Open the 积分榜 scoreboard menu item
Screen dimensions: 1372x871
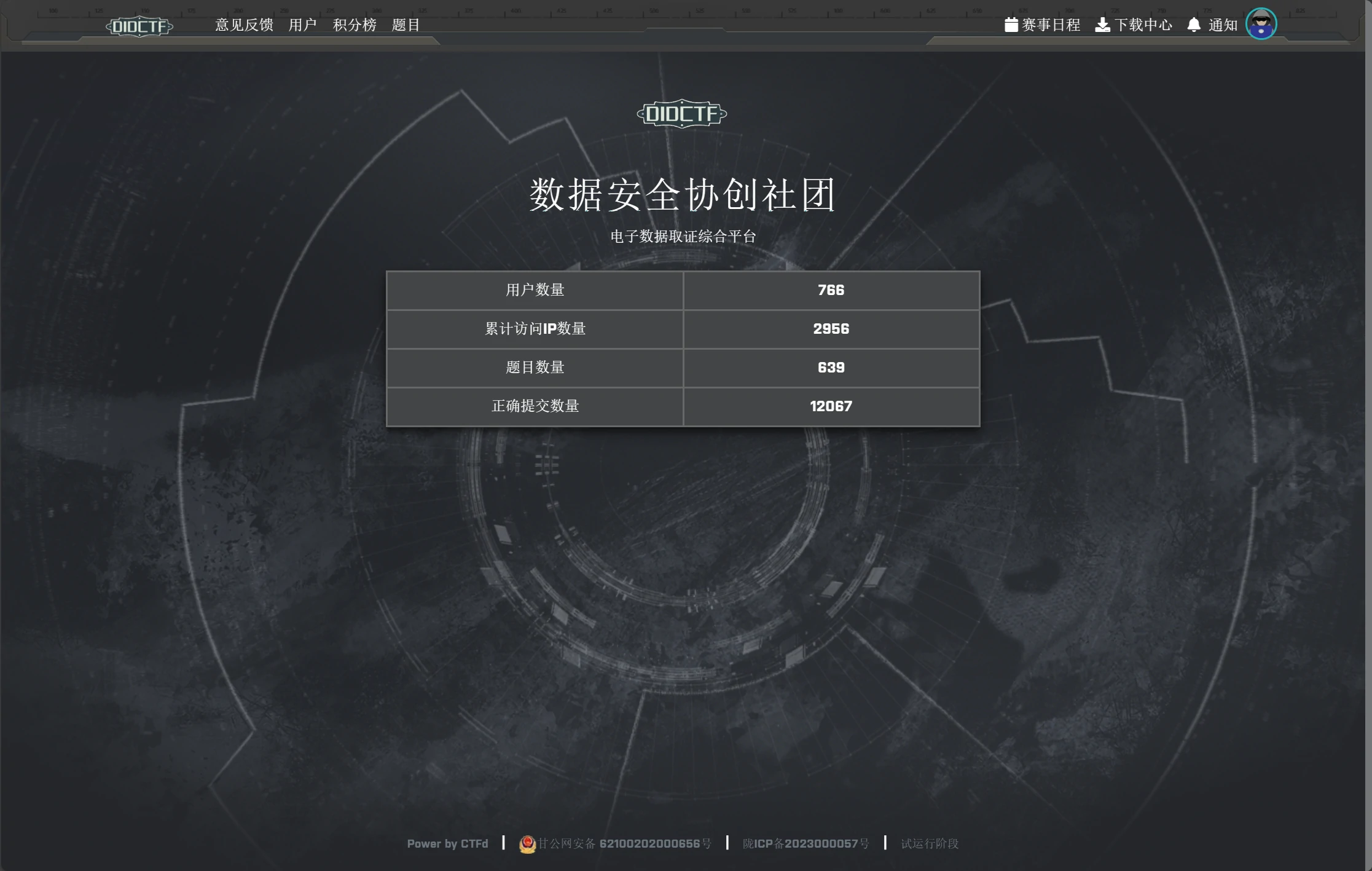[355, 25]
